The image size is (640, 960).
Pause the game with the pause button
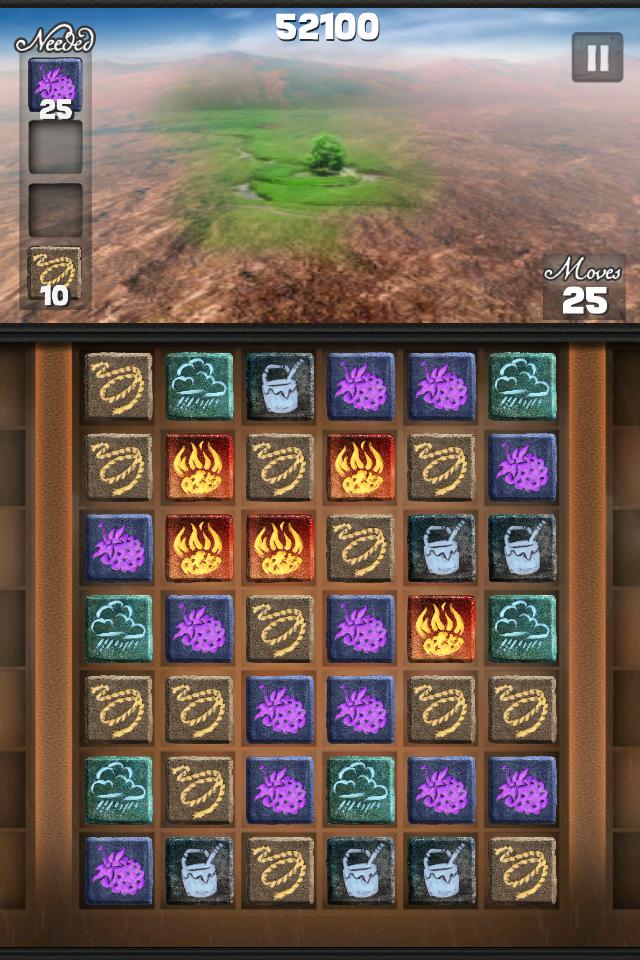click(x=597, y=57)
